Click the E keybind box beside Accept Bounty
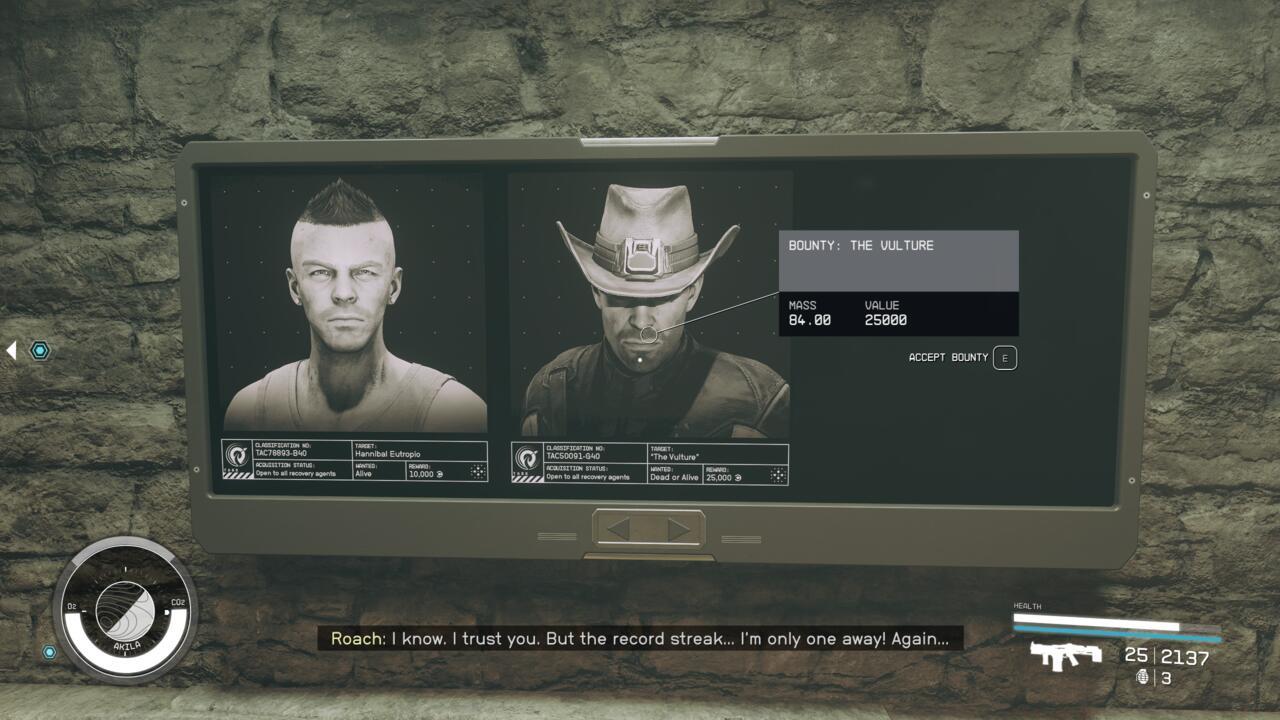The width and height of the screenshot is (1280, 720). click(x=1004, y=357)
